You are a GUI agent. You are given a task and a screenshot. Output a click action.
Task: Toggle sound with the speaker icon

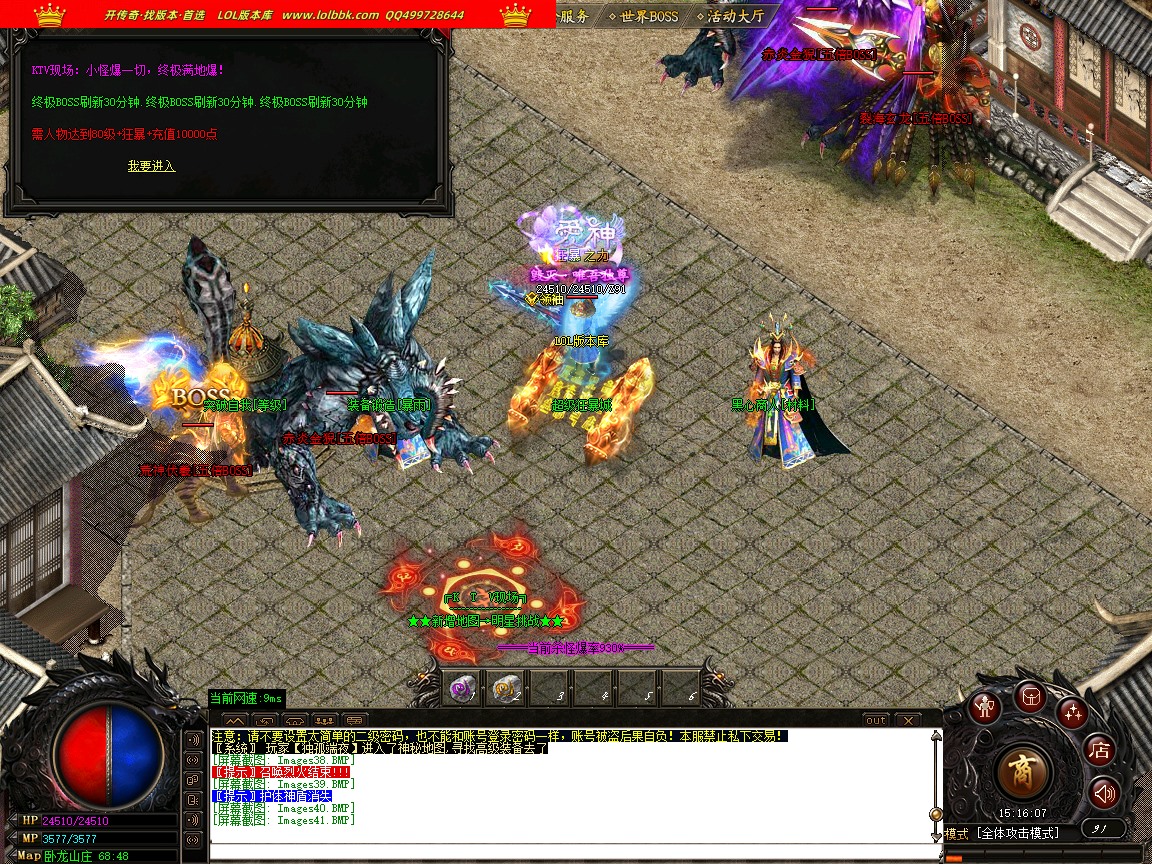click(1104, 794)
